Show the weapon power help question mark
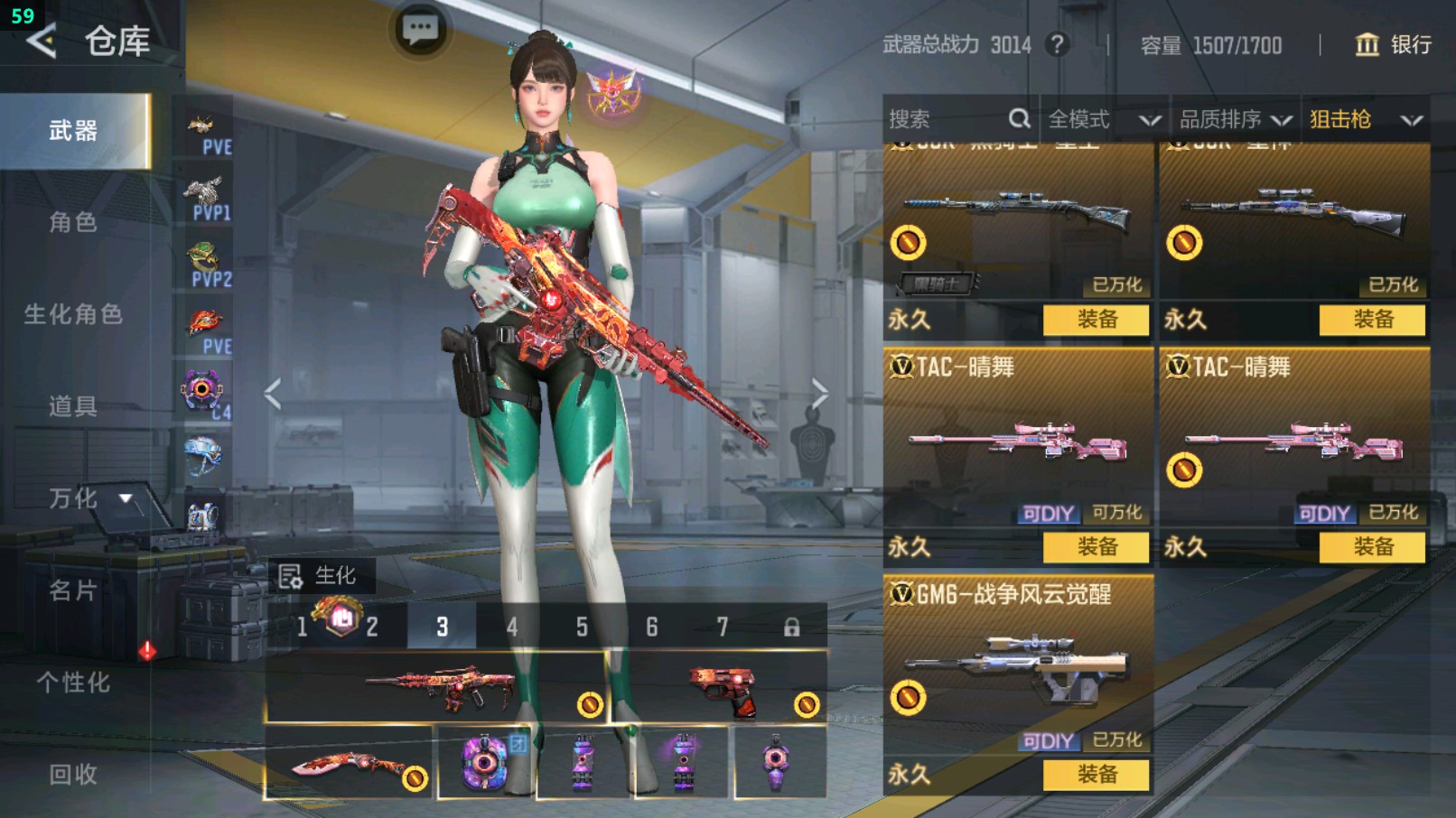The image size is (1456, 818). (x=1057, y=44)
